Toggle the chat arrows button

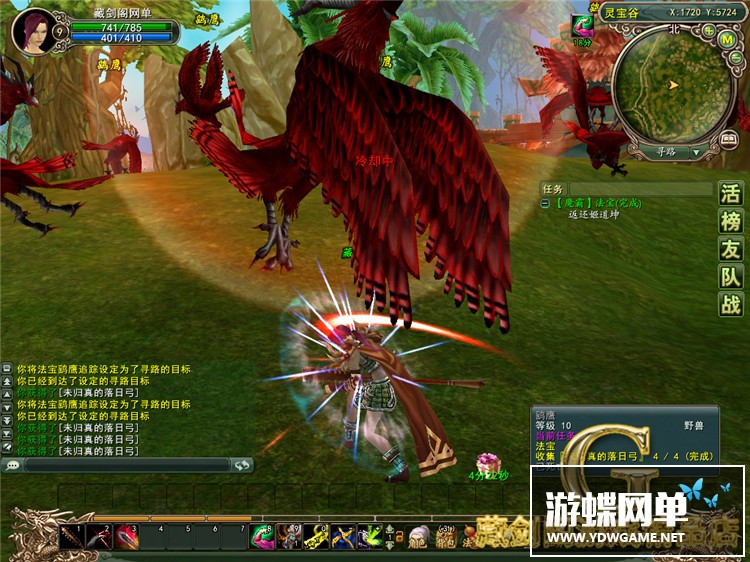coord(241,465)
